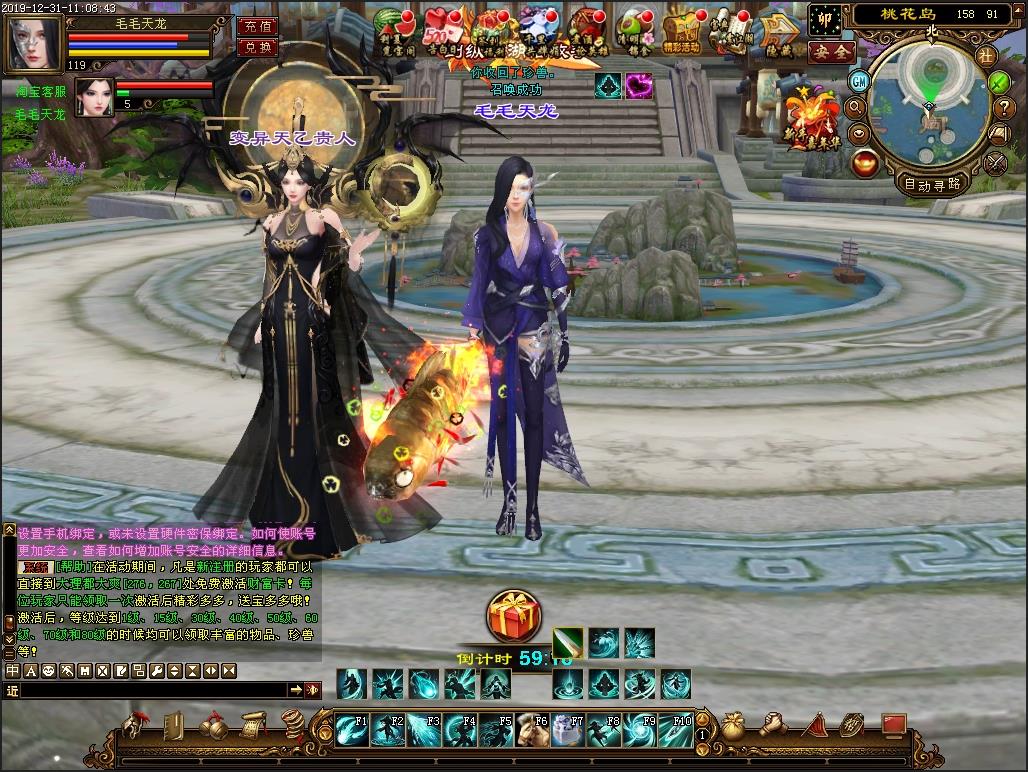
Task: Click the 隐藏 arrow to hide top icons
Action: [x=777, y=30]
